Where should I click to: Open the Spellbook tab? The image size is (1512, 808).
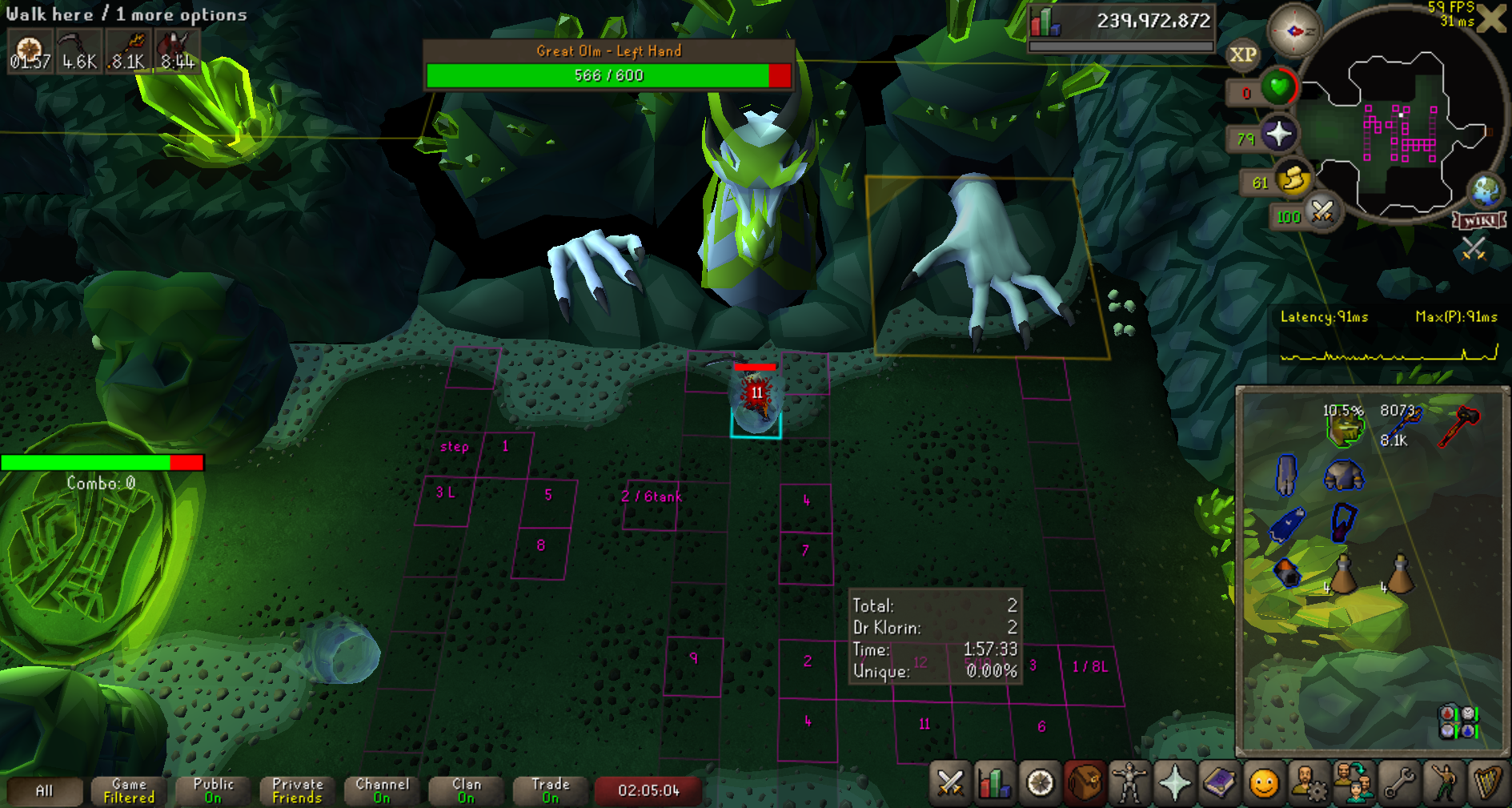(x=1219, y=783)
